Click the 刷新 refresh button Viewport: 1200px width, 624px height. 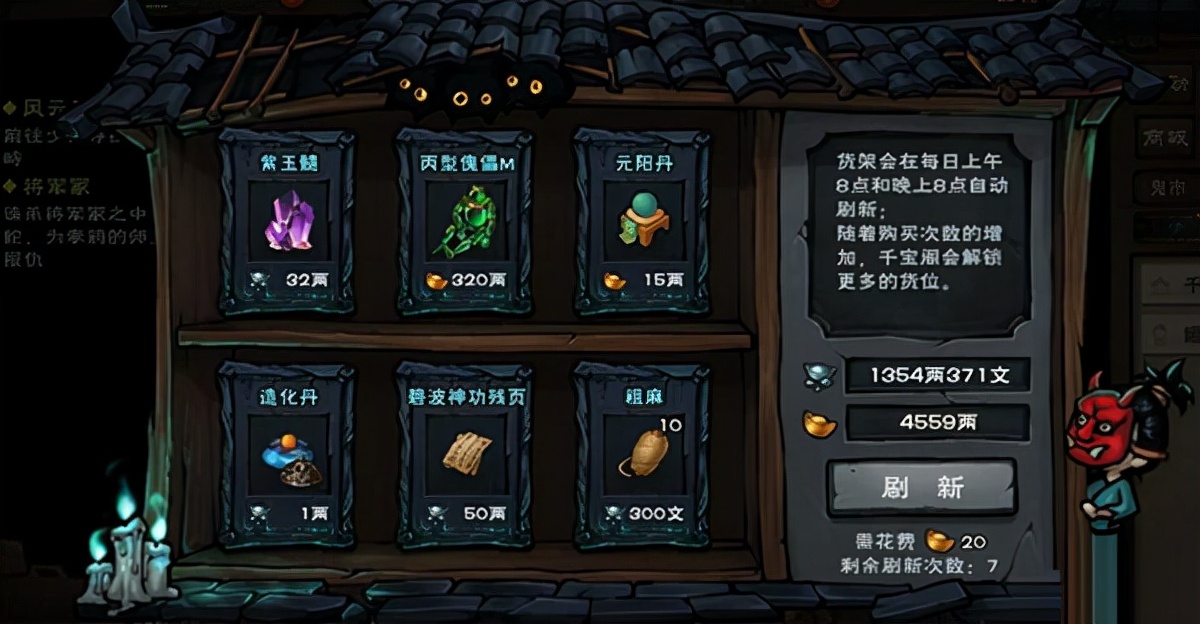921,487
